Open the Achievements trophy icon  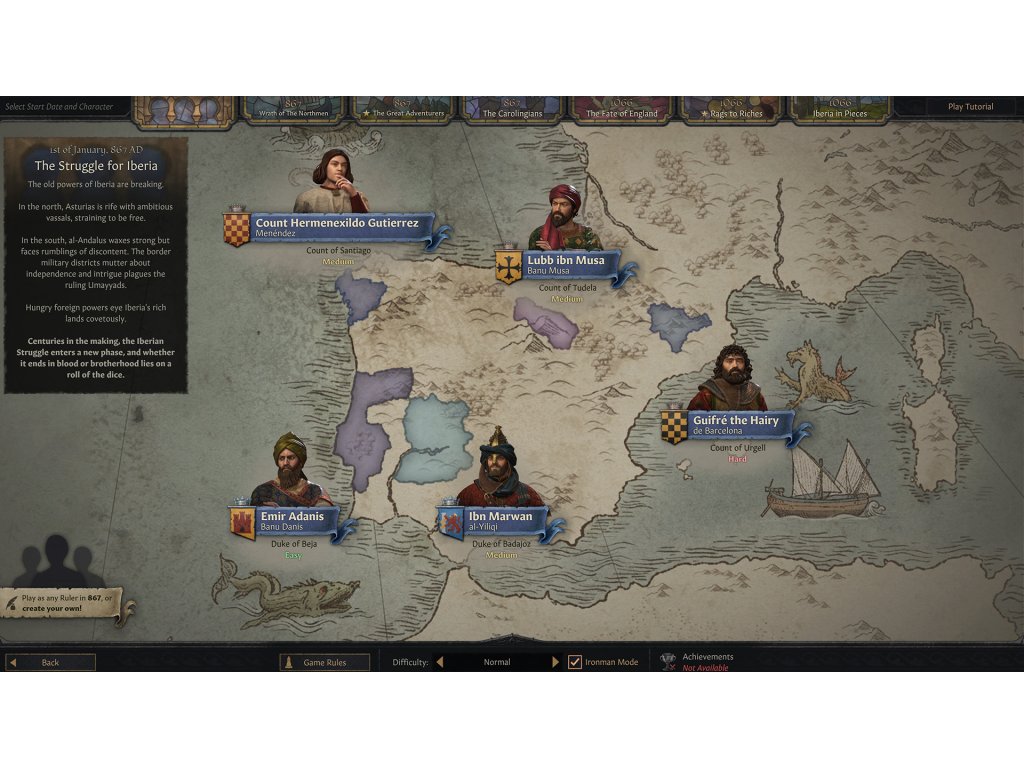(669, 661)
